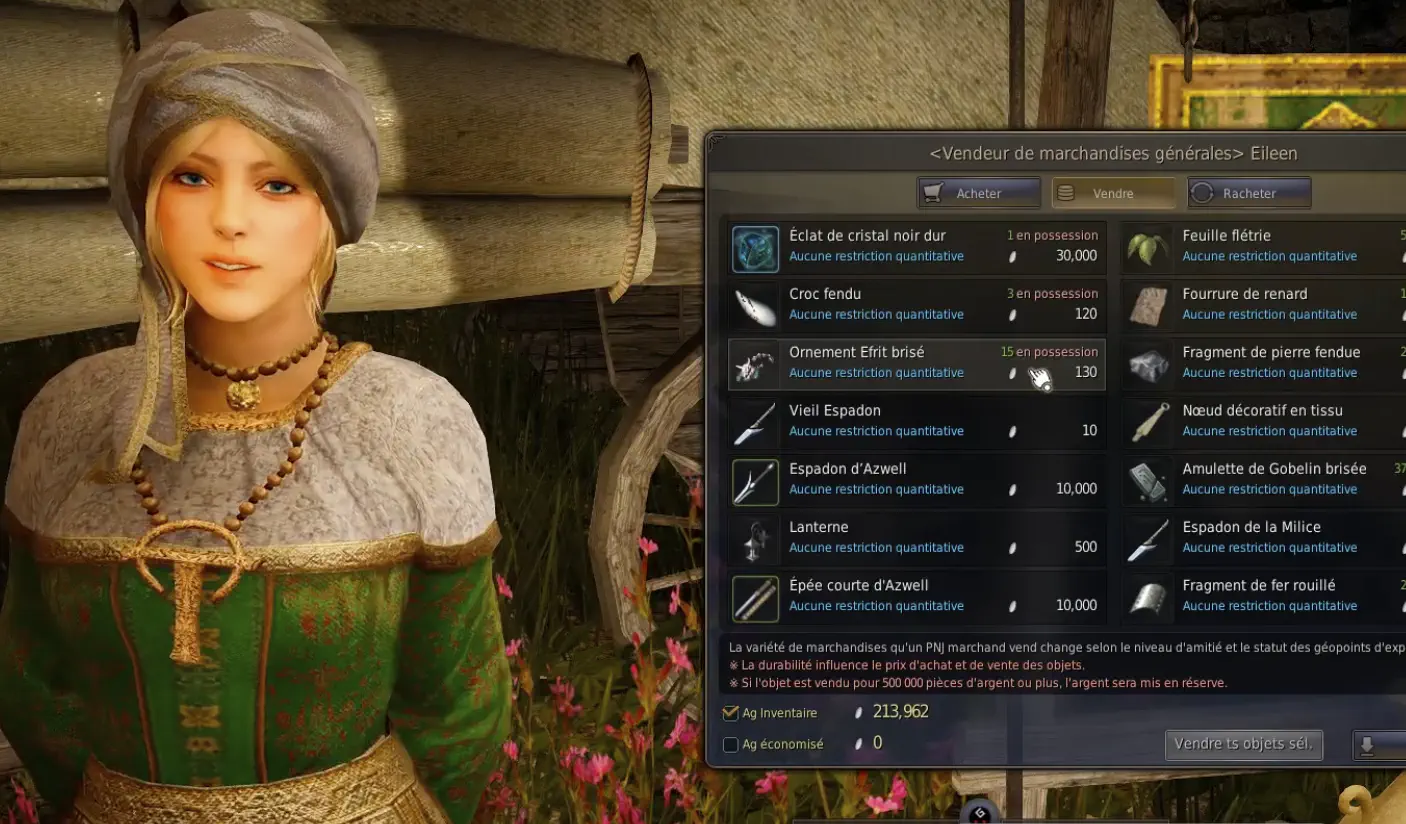
Task: Click the download arrow button beside Vendre button
Action: pos(1380,744)
